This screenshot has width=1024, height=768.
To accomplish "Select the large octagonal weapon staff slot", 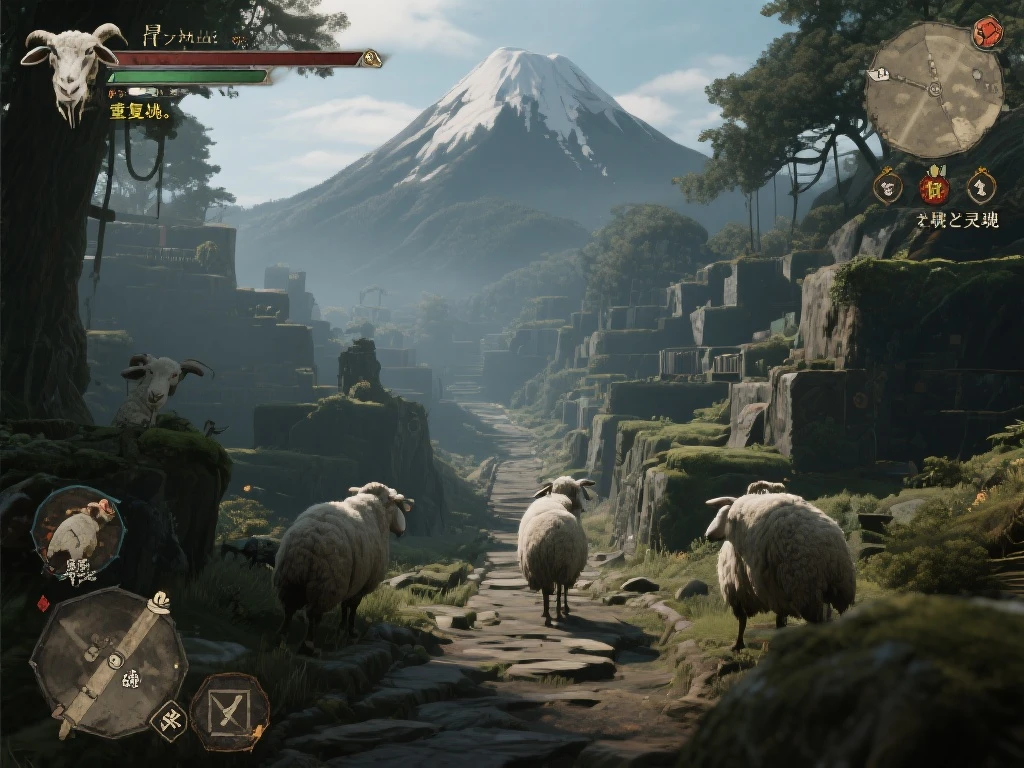I will (x=107, y=661).
